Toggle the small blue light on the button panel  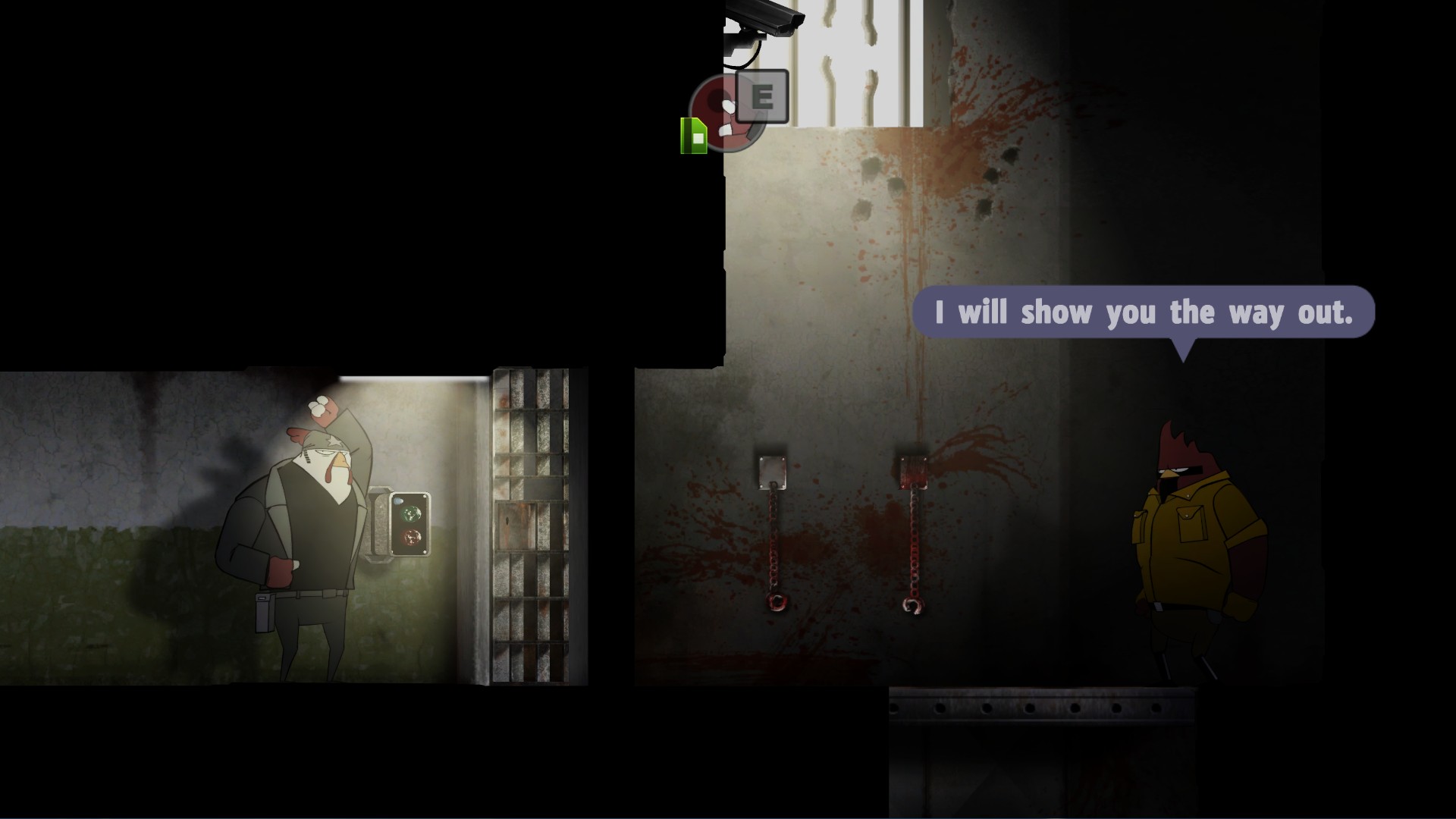click(x=397, y=500)
